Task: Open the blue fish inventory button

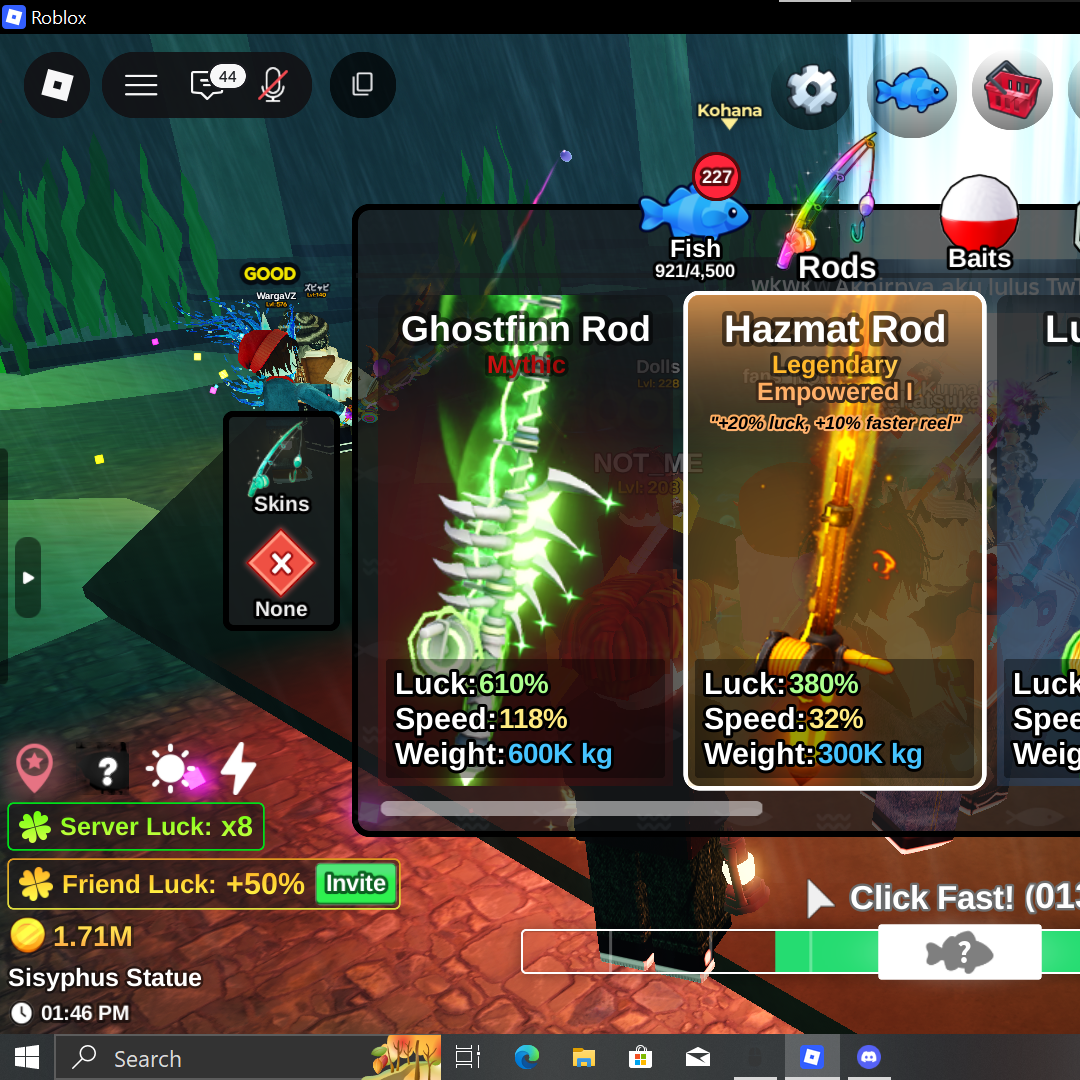Action: [x=911, y=92]
